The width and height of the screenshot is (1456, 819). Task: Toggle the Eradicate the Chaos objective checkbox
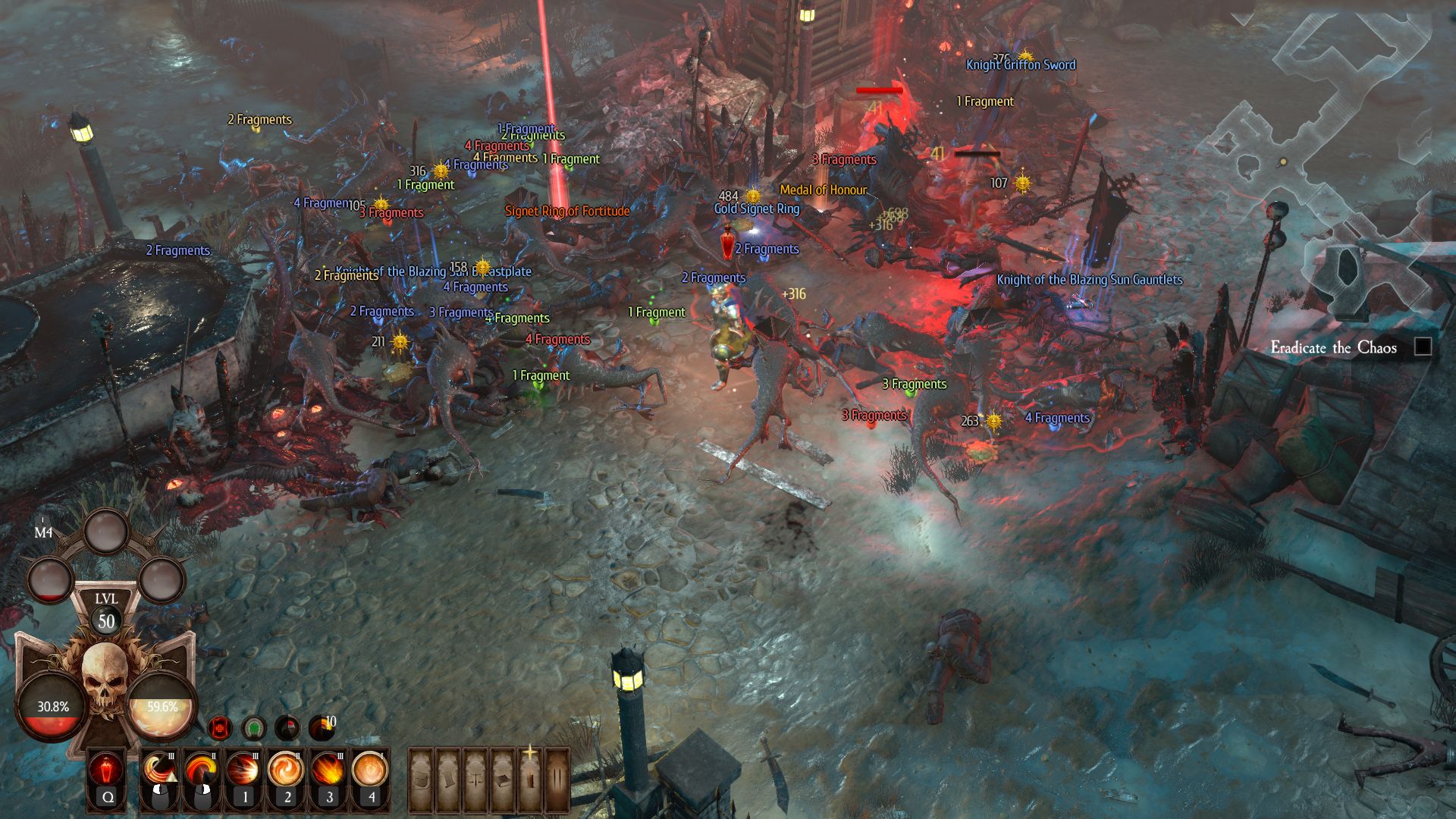1423,347
